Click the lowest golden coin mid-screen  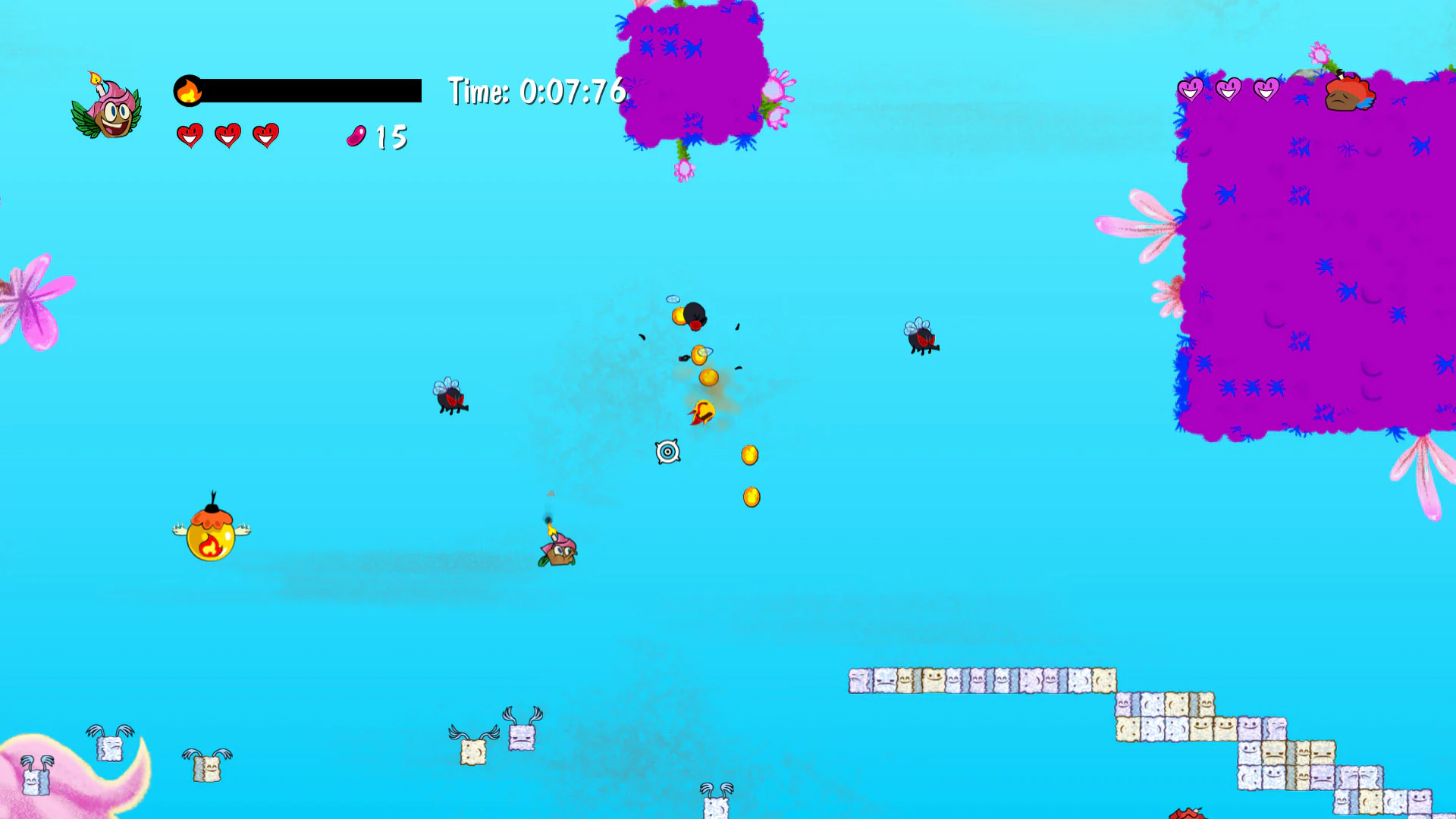752,497
